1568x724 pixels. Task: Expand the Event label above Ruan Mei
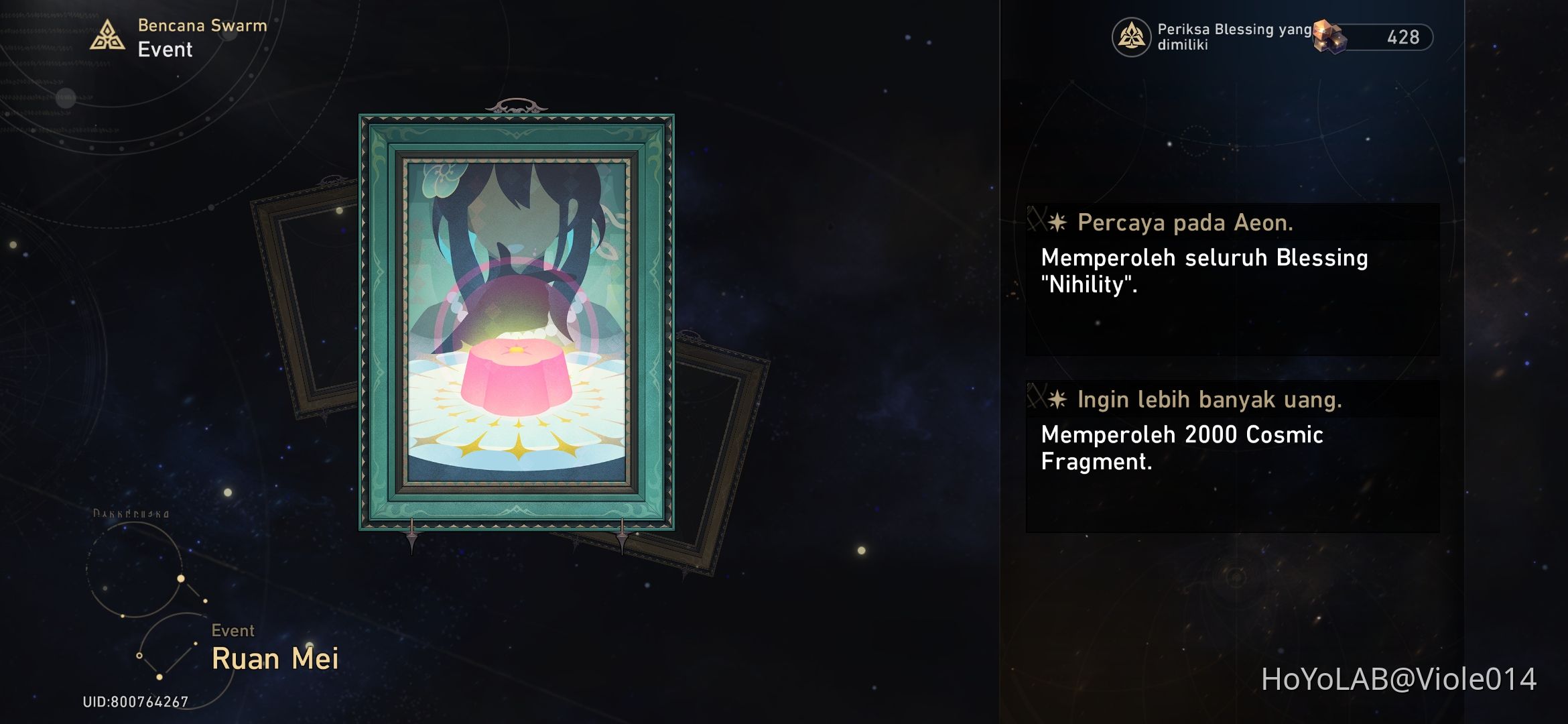(233, 630)
